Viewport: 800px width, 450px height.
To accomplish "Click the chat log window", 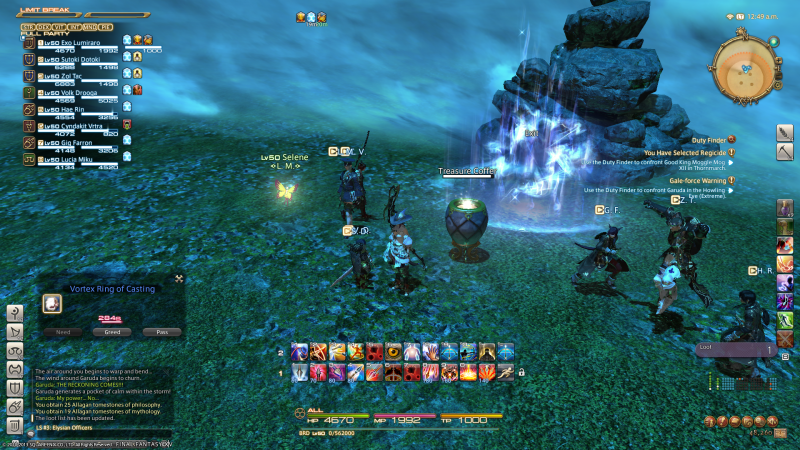I will point(110,392).
